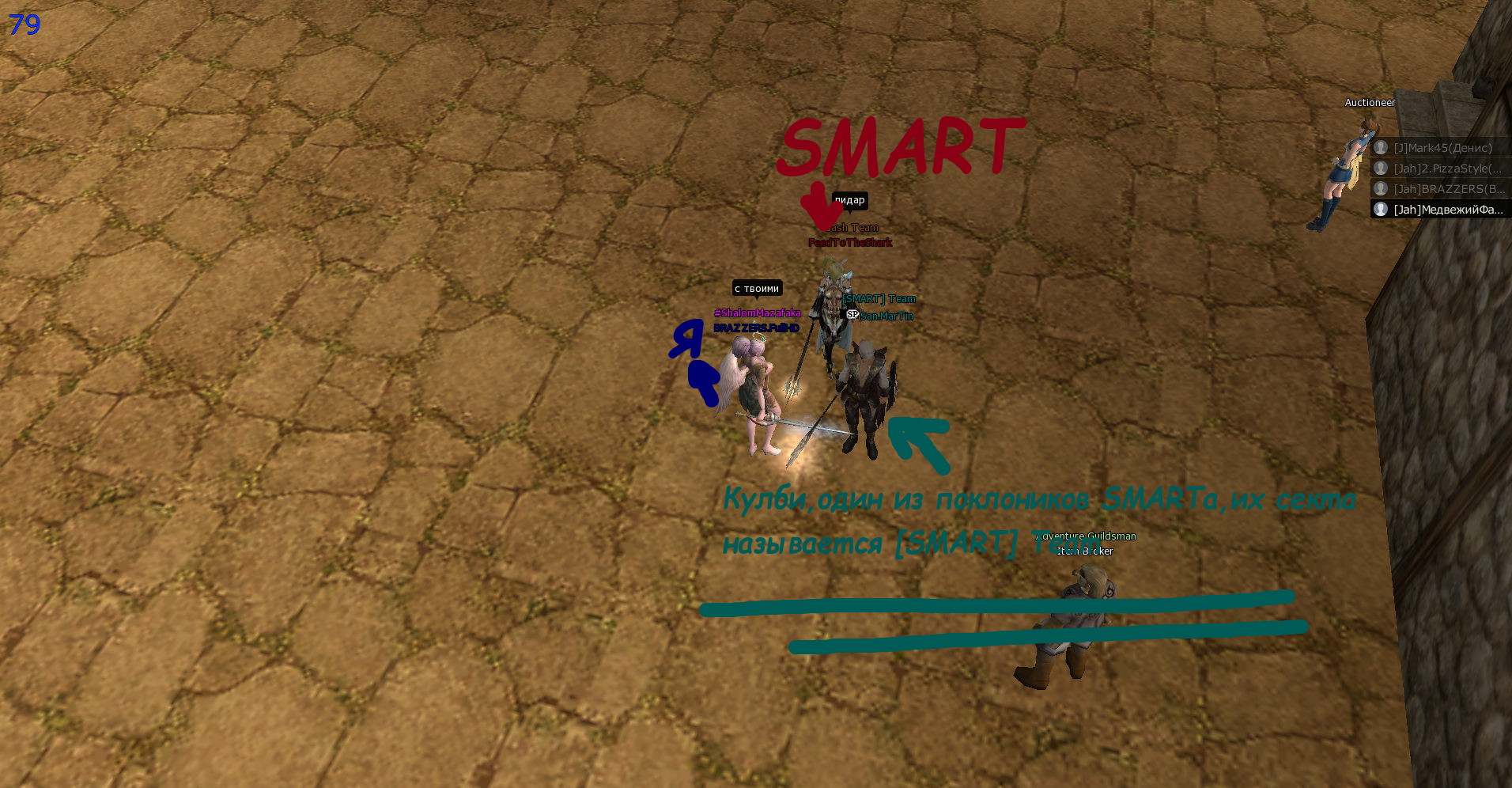Select the Adventure Guildsman NPC
Viewport: 1512px width, 788px height.
point(1085,536)
